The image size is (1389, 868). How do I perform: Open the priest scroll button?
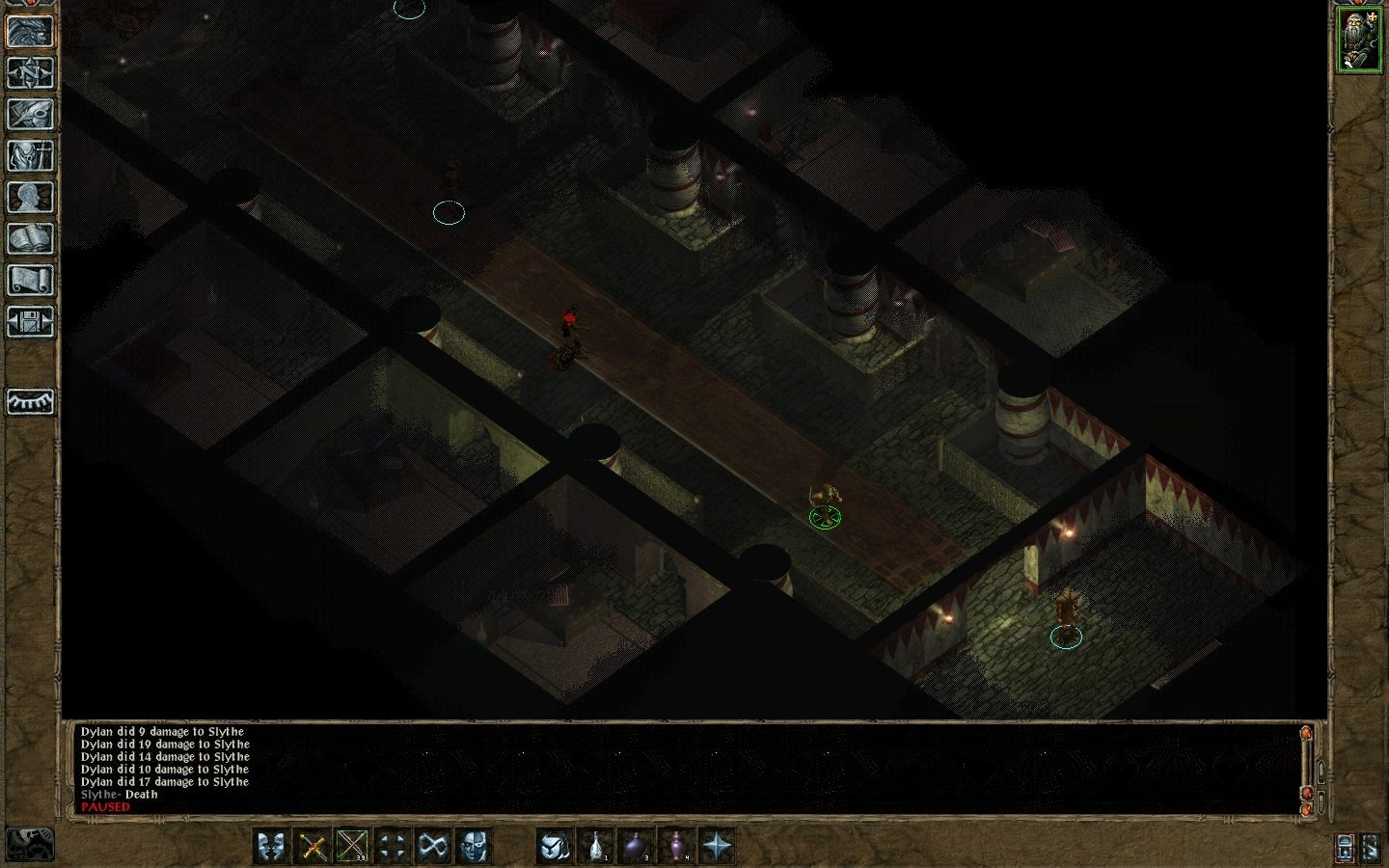[x=30, y=280]
